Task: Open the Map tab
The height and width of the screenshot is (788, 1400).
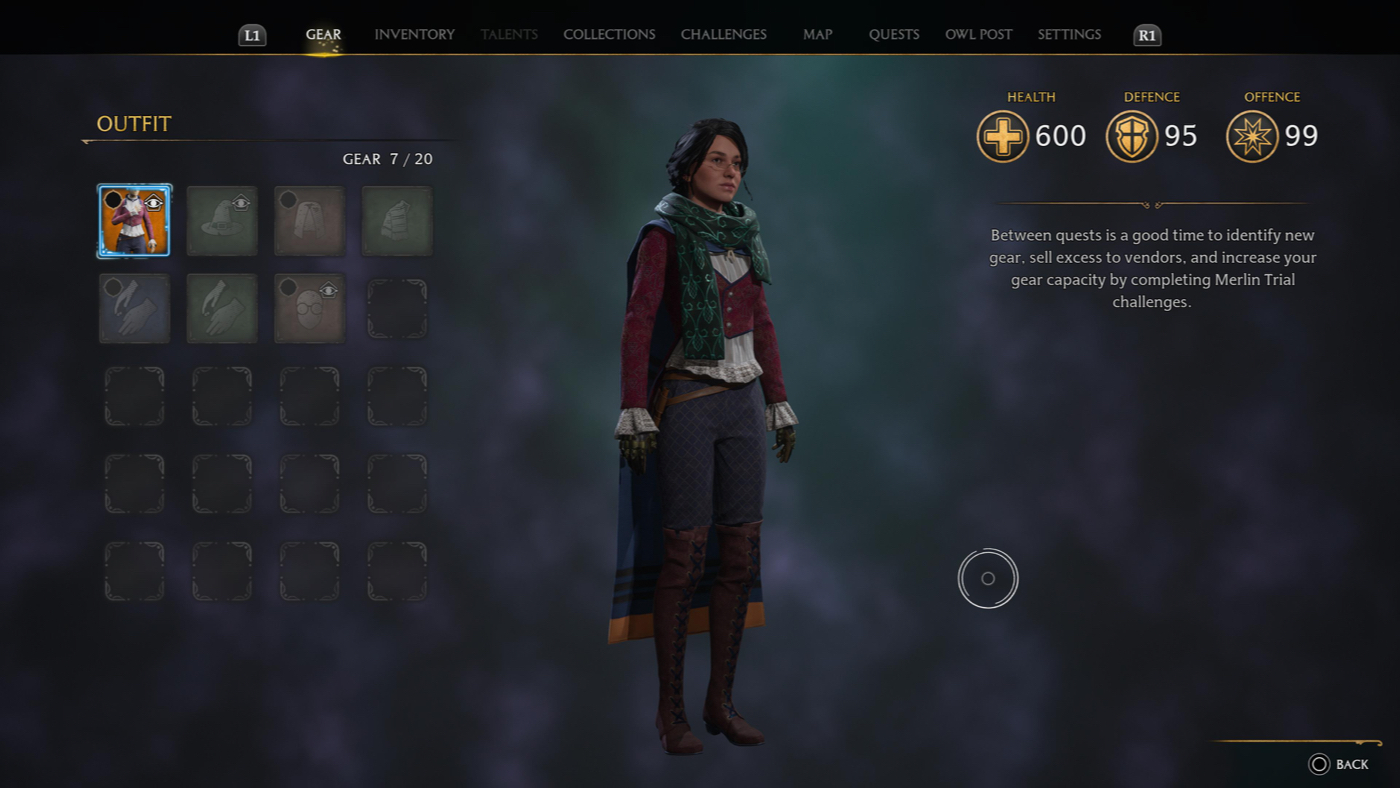Action: tap(817, 34)
